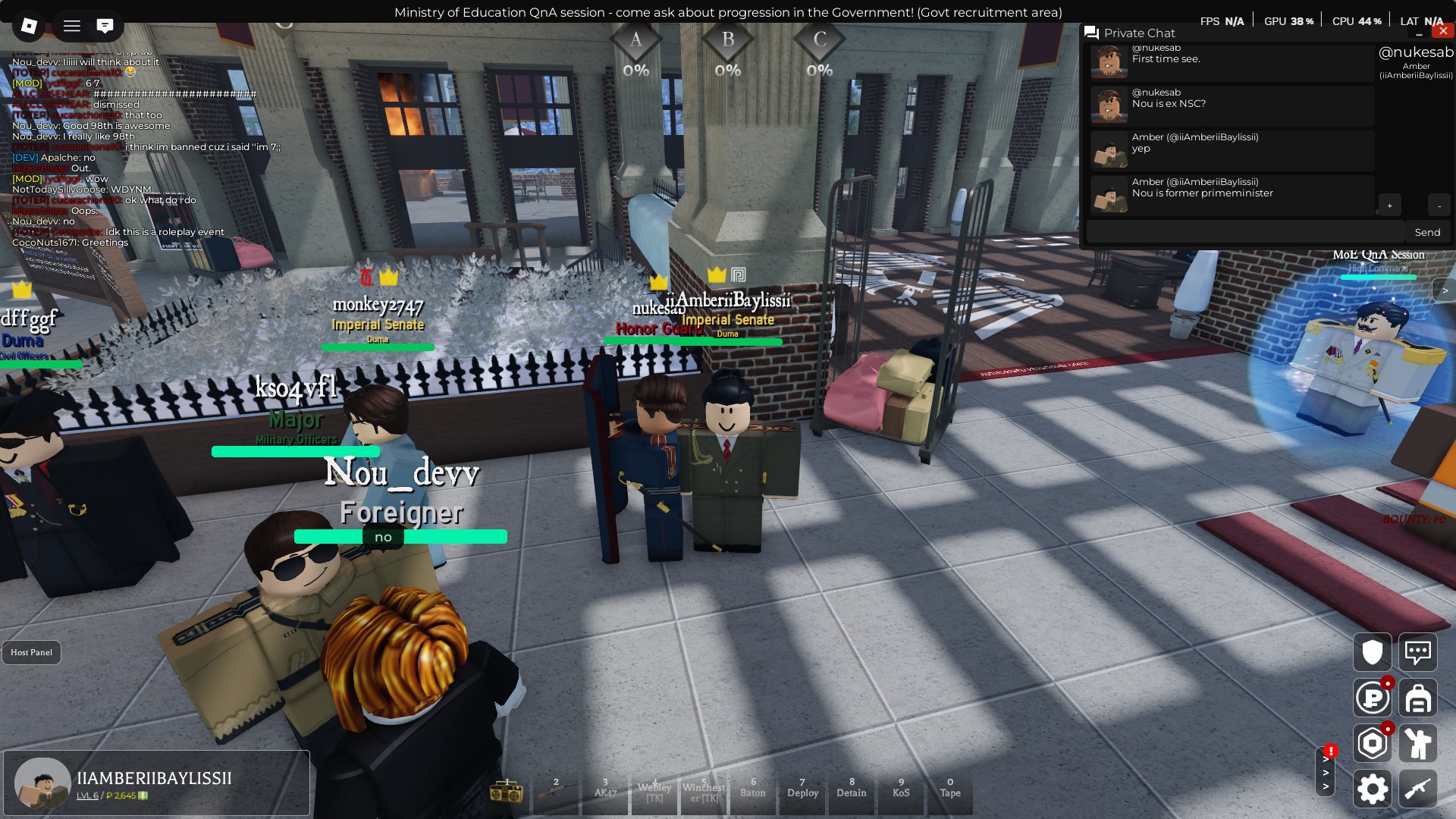Open the rifle weapons menu
This screenshot has width=1456, height=819.
(x=1417, y=789)
